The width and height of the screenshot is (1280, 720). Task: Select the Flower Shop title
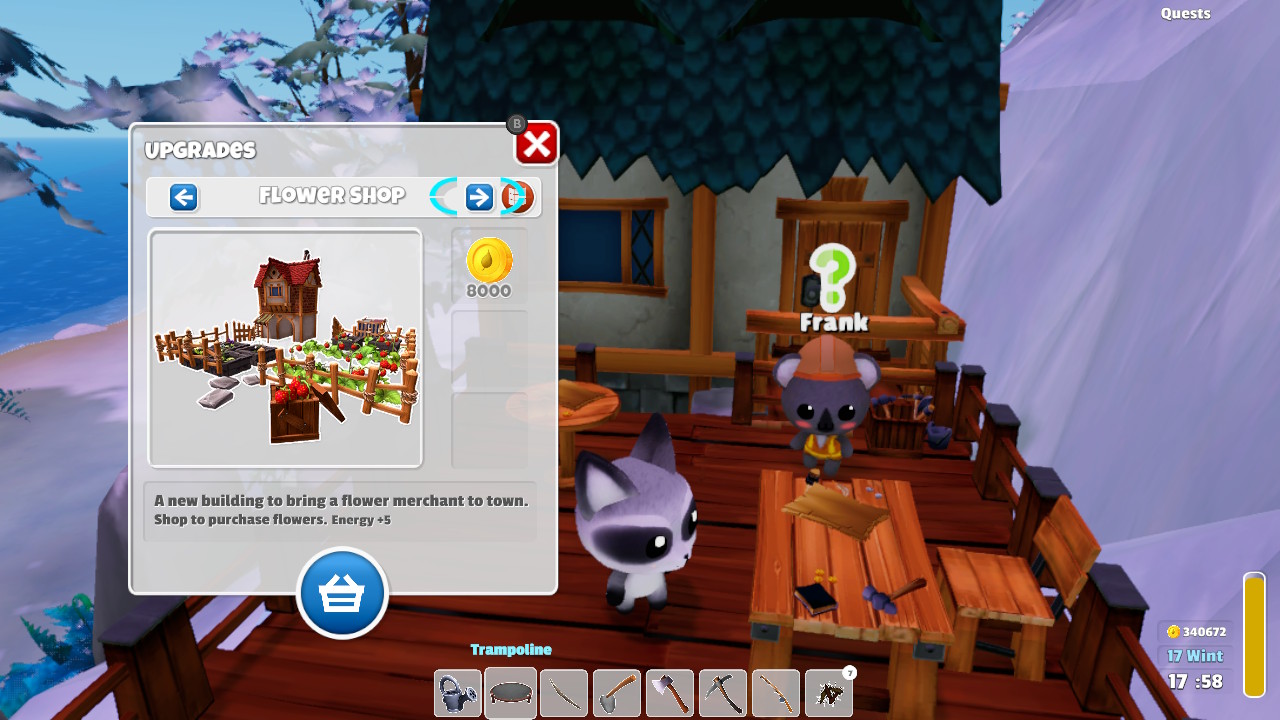tap(332, 196)
